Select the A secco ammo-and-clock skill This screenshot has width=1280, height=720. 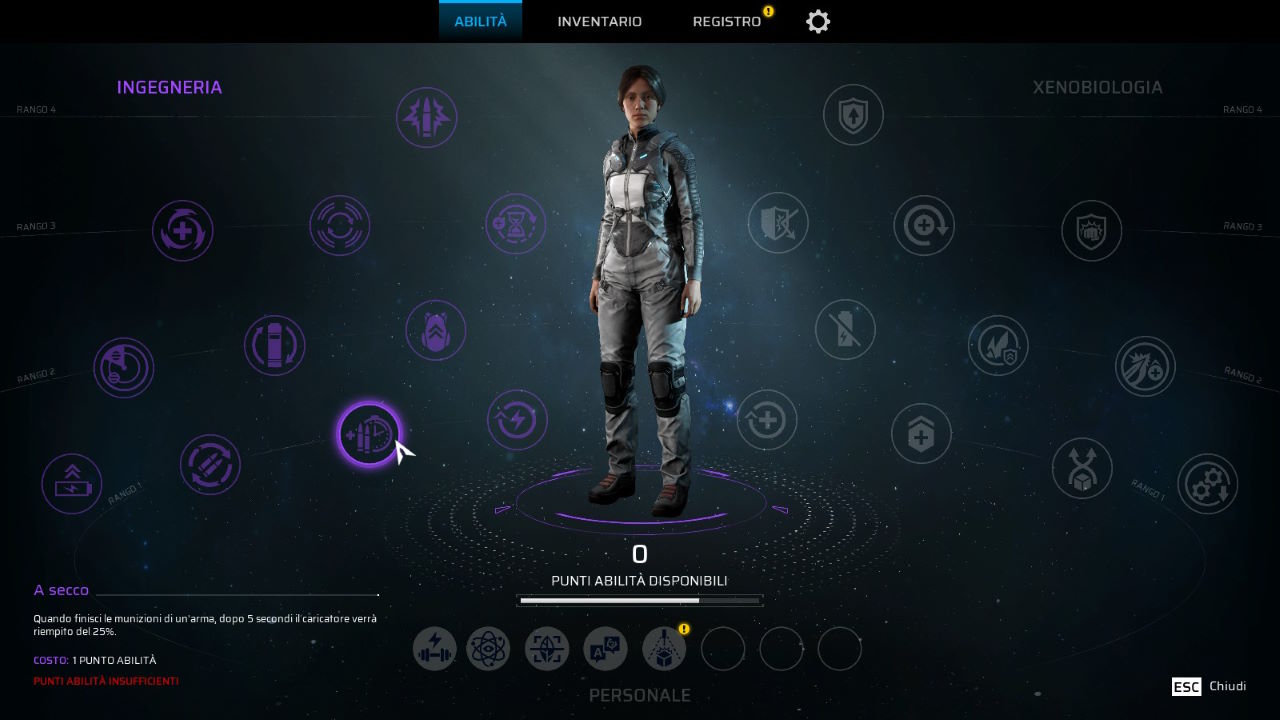point(369,434)
